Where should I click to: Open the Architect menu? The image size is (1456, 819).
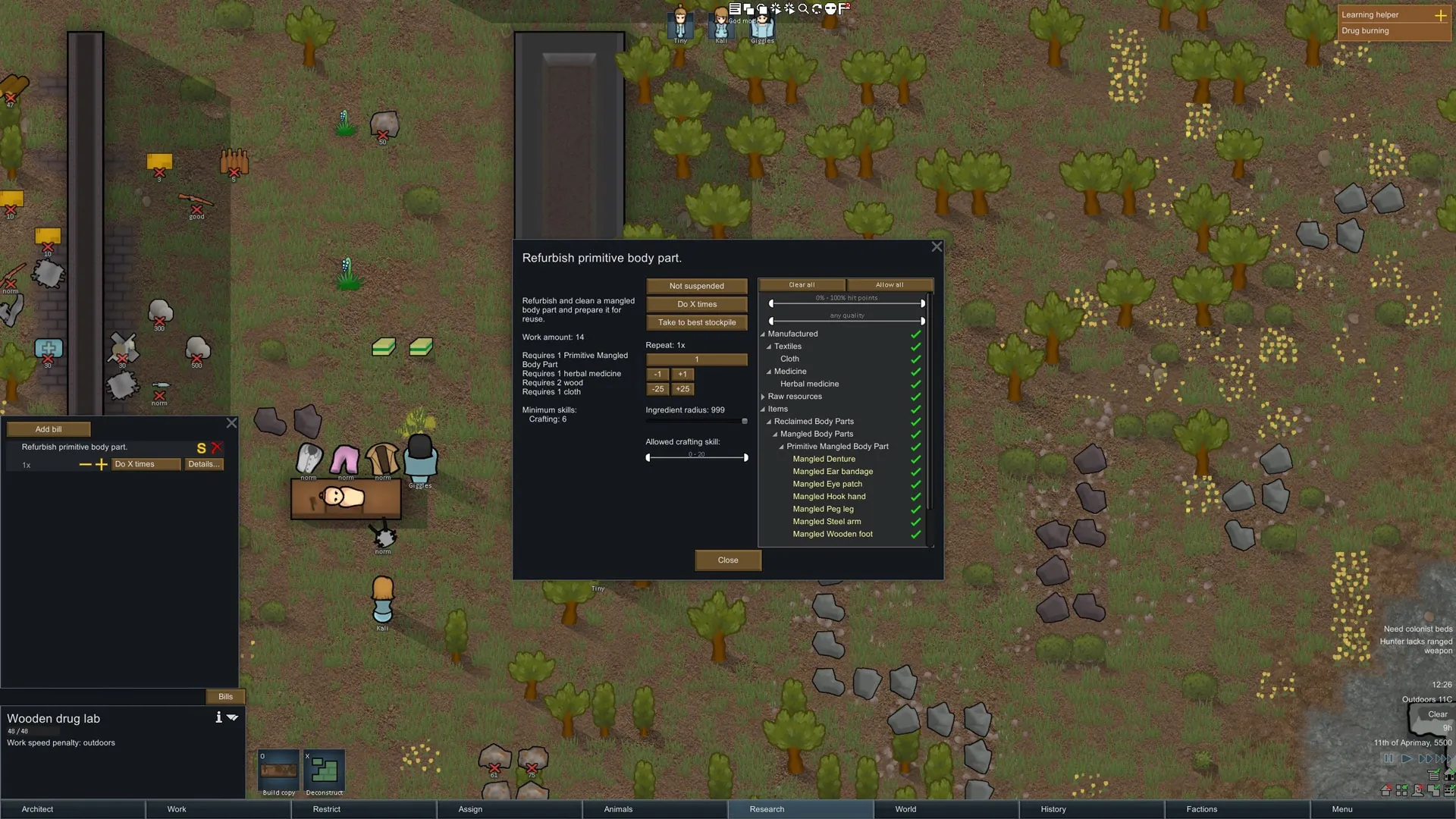point(38,809)
